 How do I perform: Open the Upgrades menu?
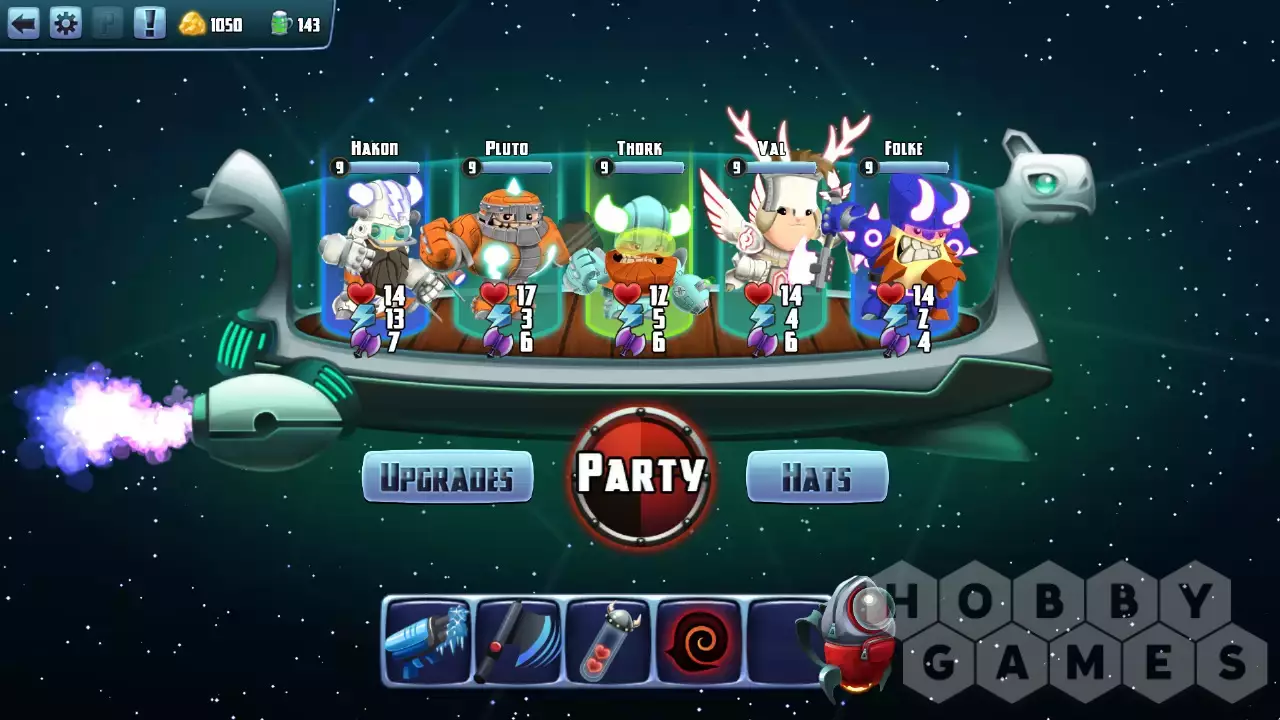pyautogui.click(x=447, y=477)
